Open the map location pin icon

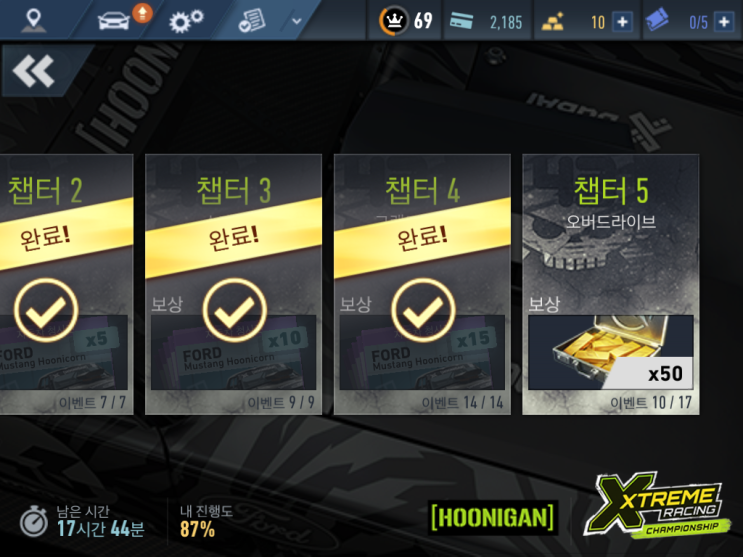coord(35,20)
